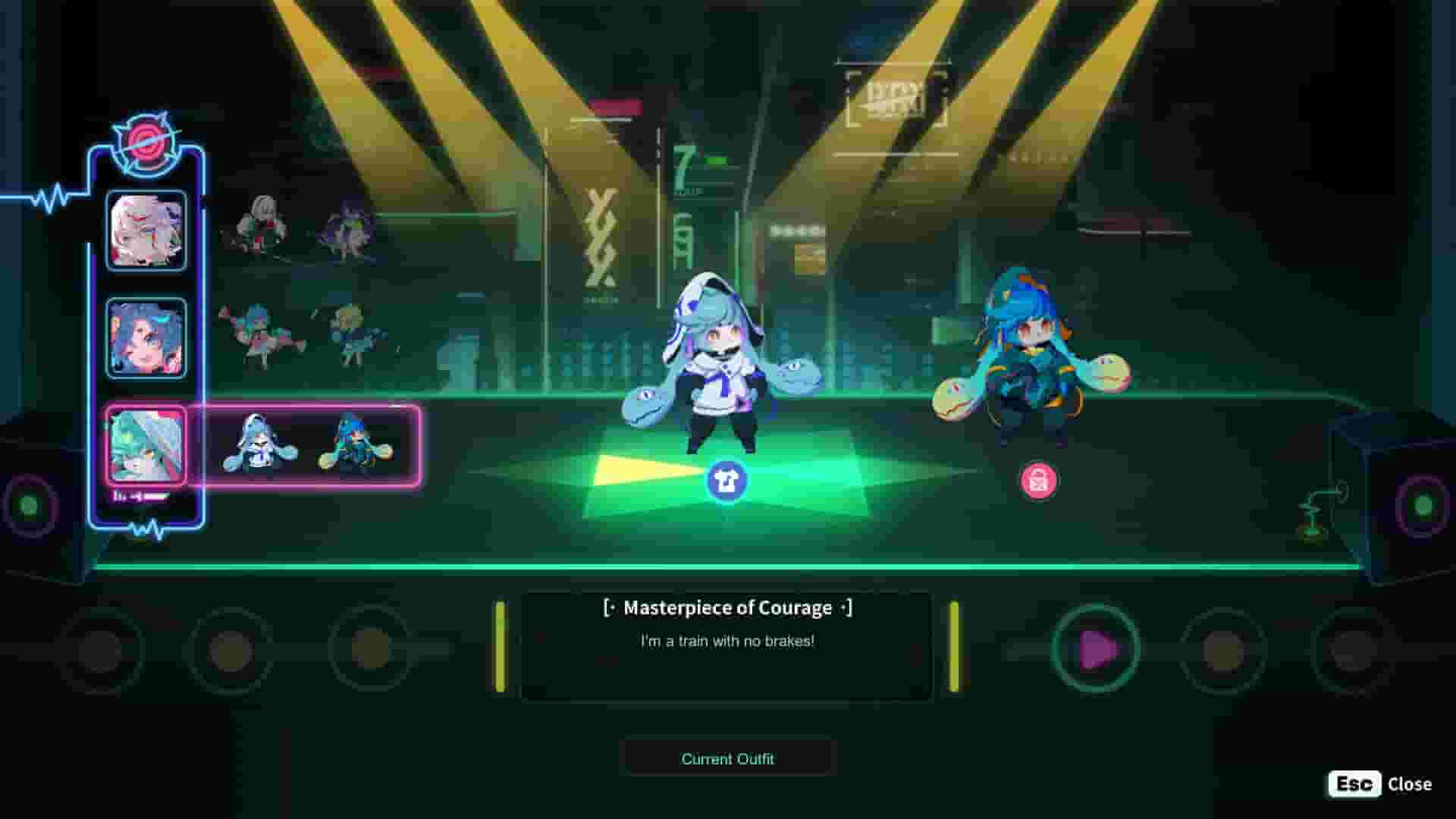The width and height of the screenshot is (1456, 819).
Task: Click the Current Outfit button
Action: 727,758
